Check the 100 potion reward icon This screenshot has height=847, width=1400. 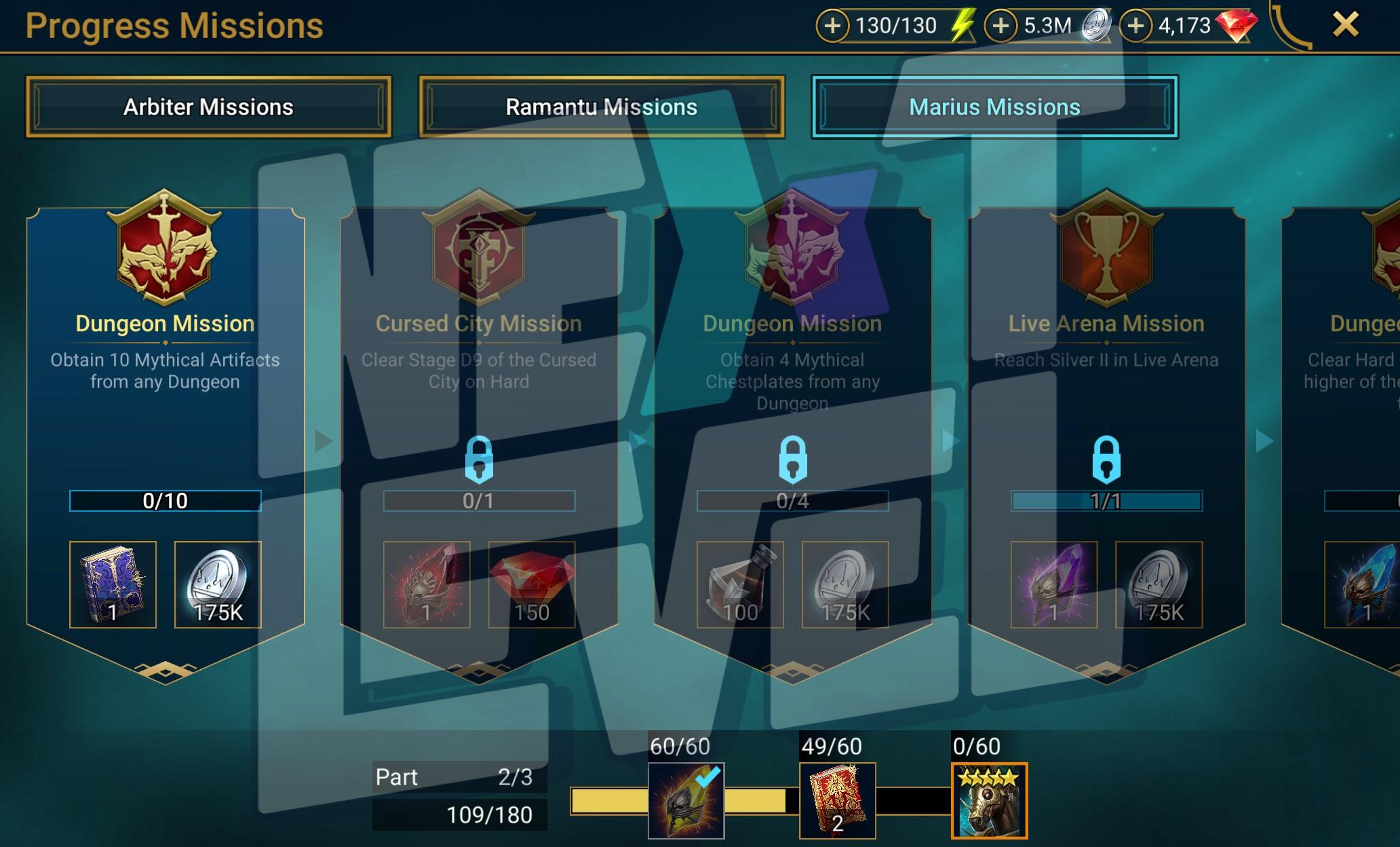click(x=740, y=584)
